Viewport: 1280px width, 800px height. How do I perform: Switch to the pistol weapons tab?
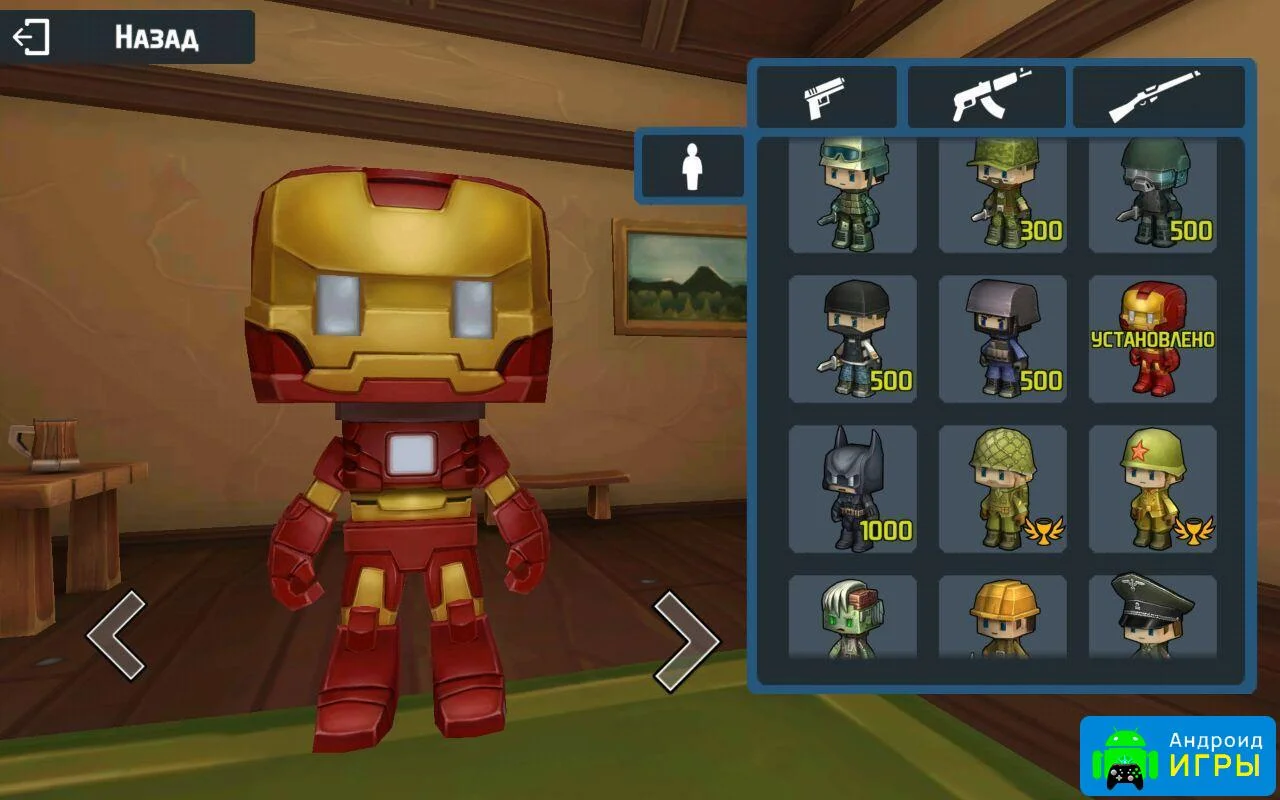tap(826, 97)
